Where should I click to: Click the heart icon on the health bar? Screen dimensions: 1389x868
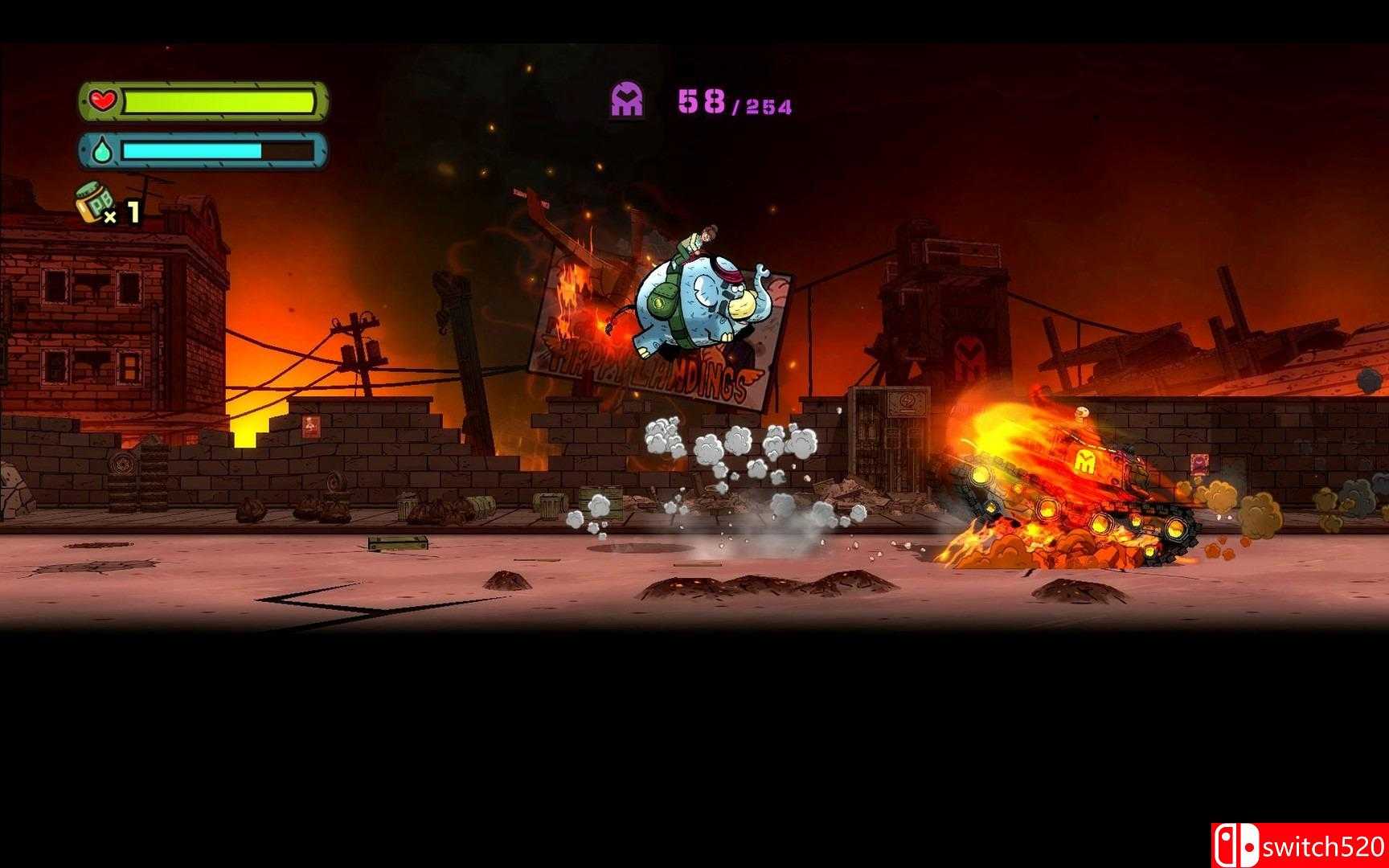pos(103,100)
